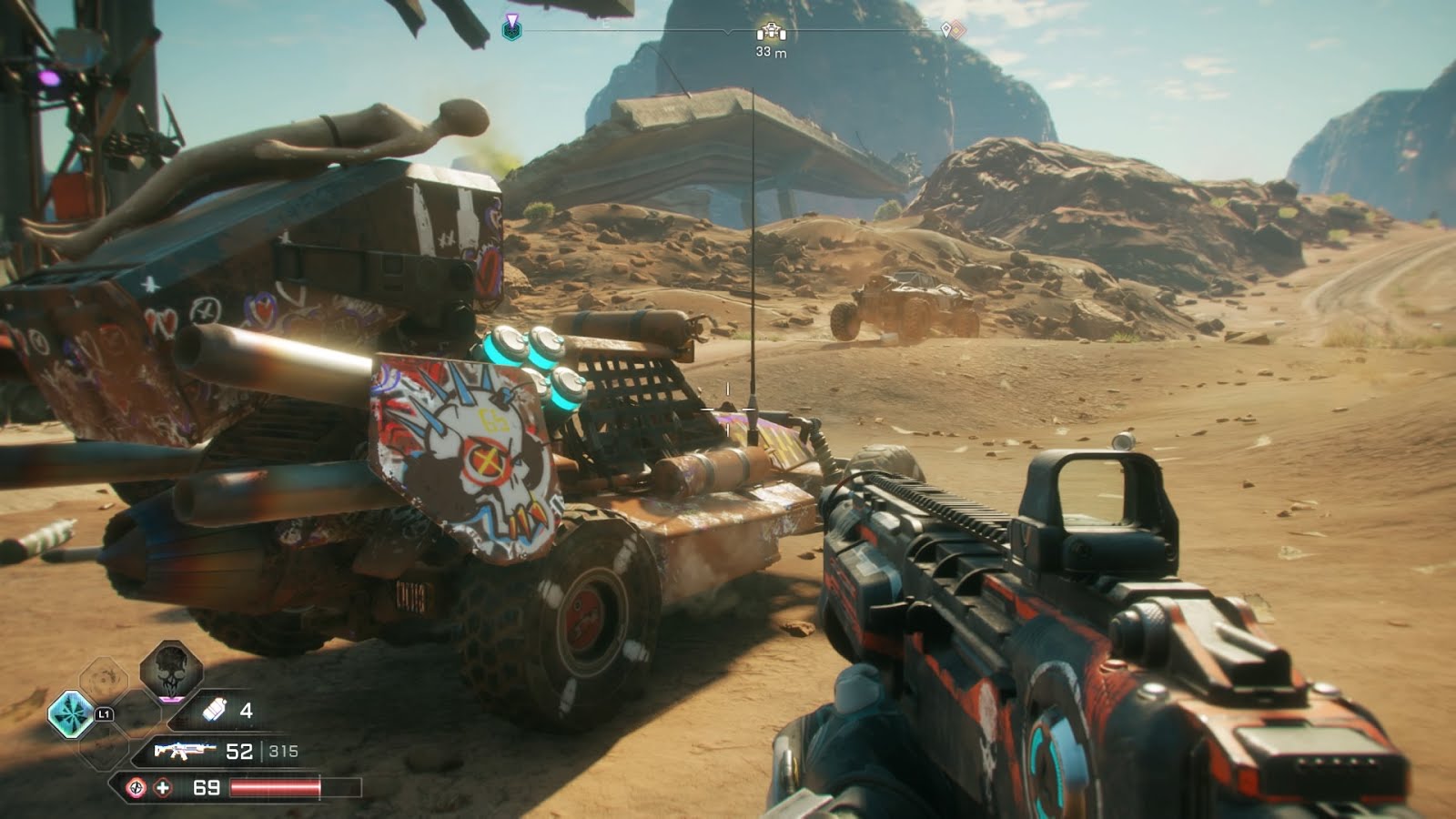Click the health infusion syringe icon showing 4
Viewport: 1456px width, 819px height.
click(x=214, y=709)
